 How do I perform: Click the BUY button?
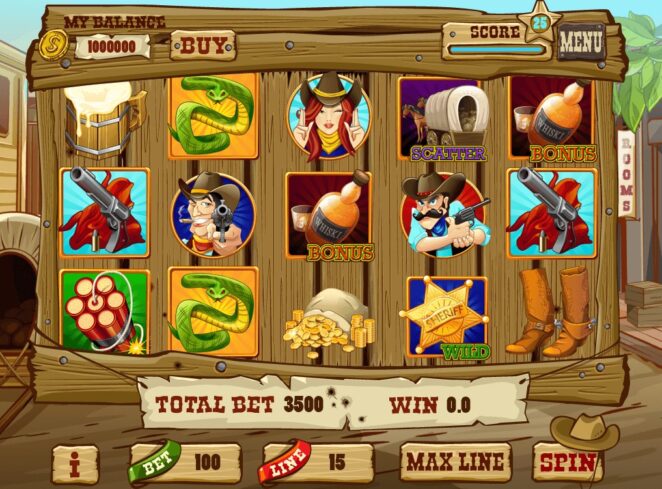pos(202,44)
